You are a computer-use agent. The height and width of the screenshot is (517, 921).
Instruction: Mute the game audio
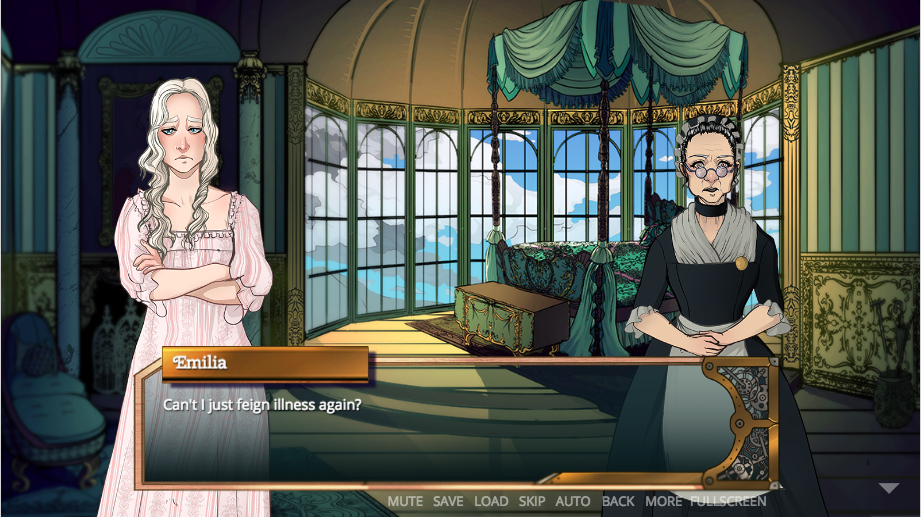pyautogui.click(x=405, y=501)
